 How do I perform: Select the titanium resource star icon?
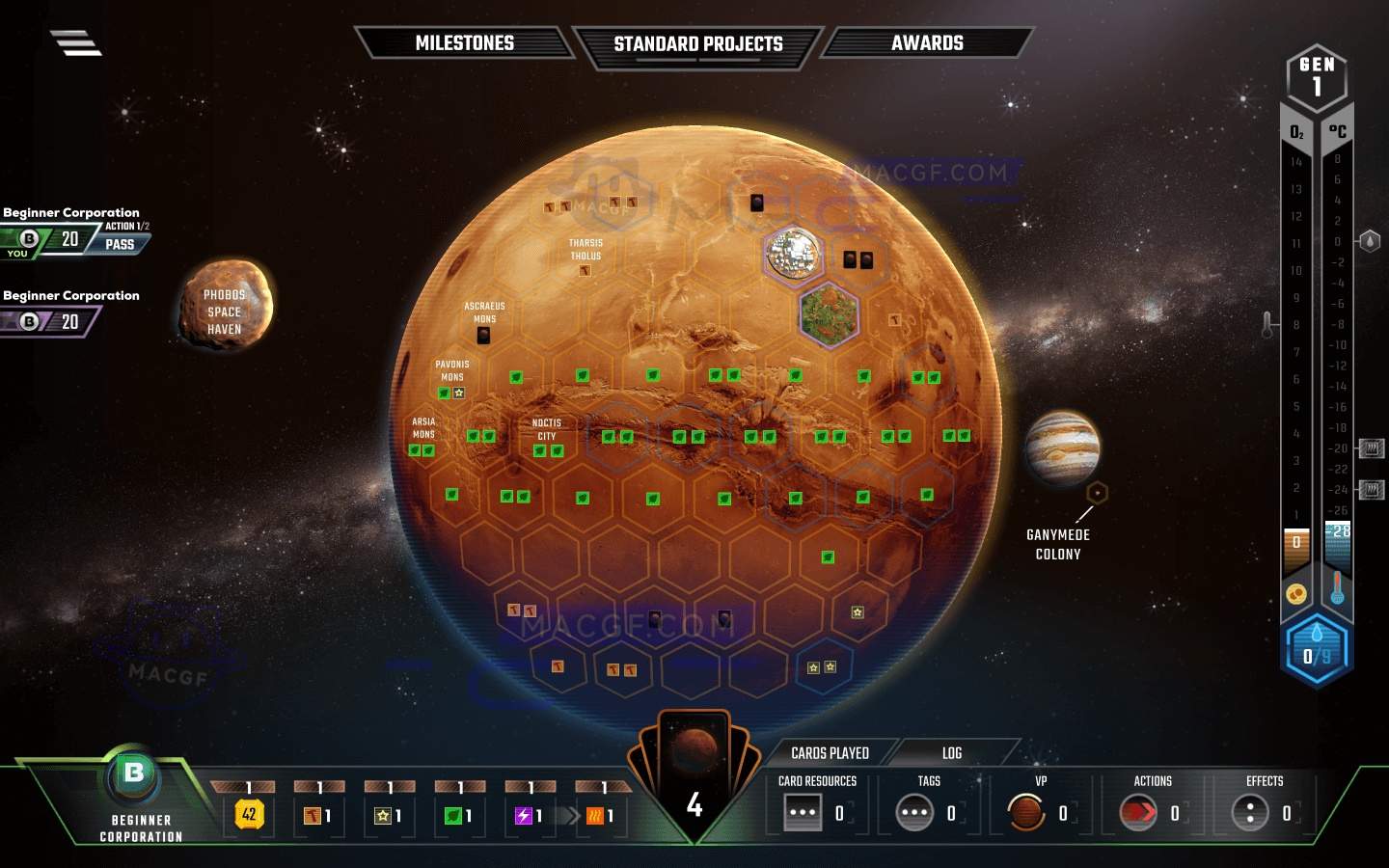(x=381, y=815)
